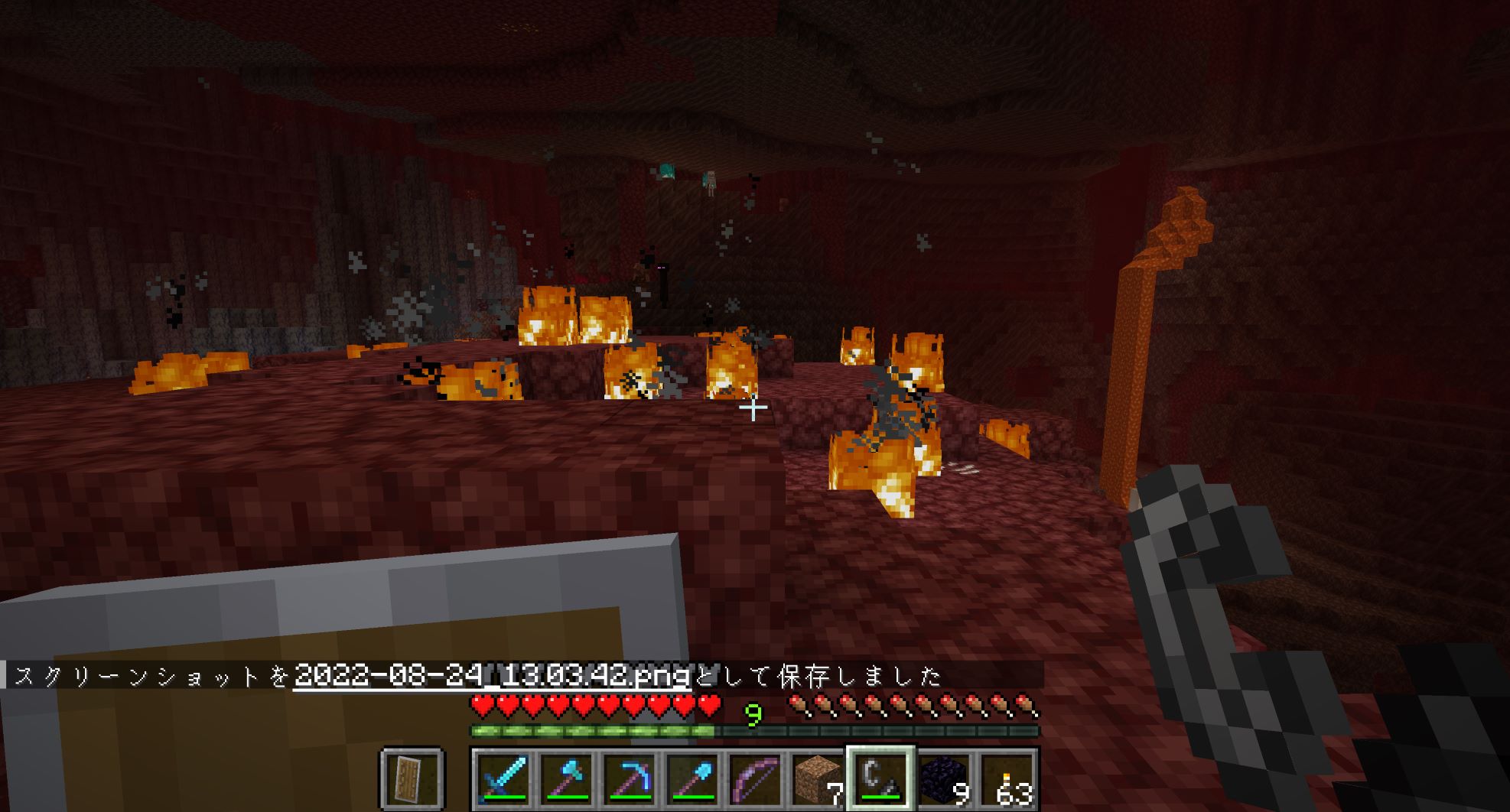Choose the diamond pickaxe slot
This screenshot has height=812, width=1510.
pos(629,779)
